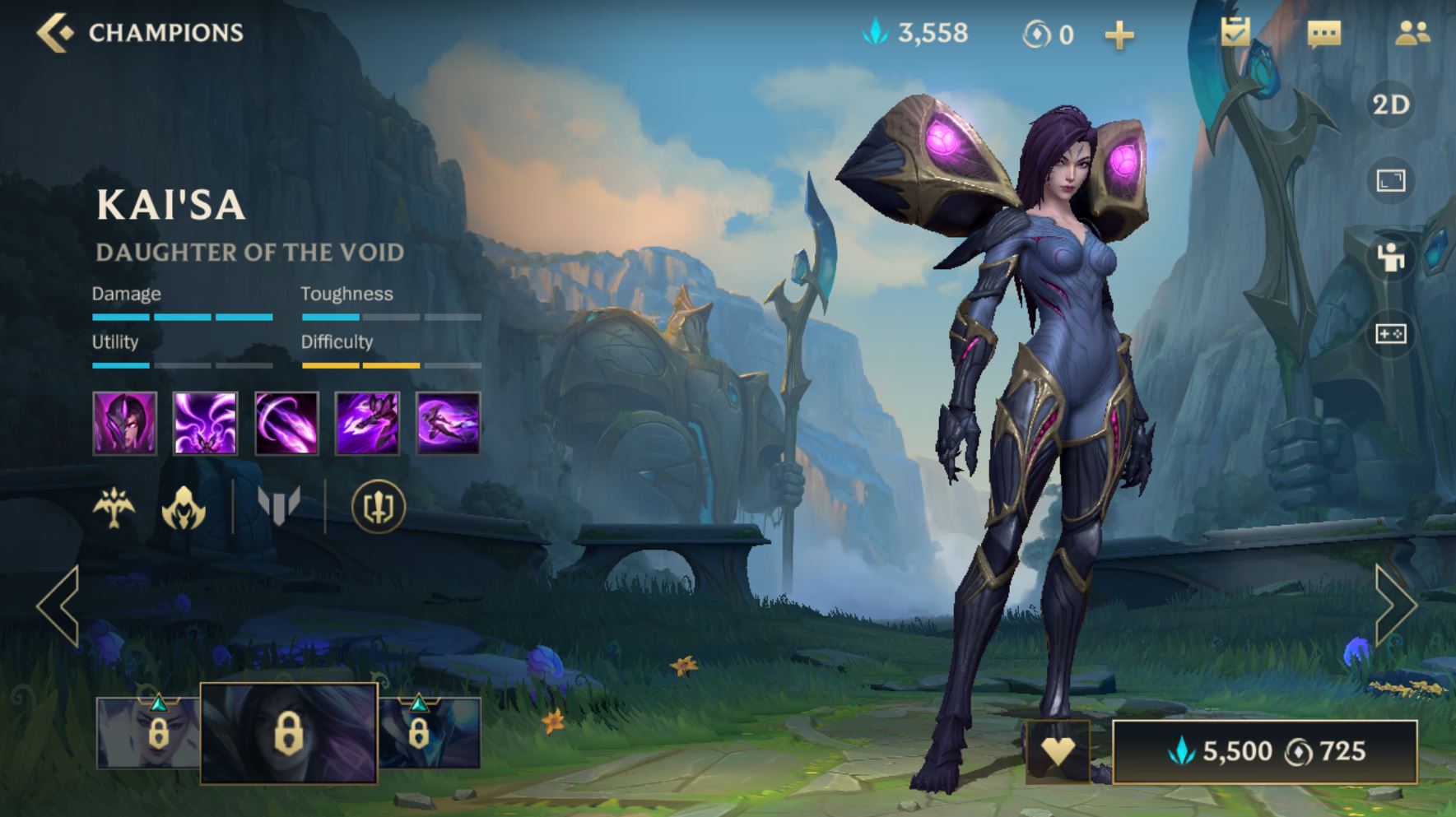
Task: Select the fourth ability icon
Action: [367, 423]
